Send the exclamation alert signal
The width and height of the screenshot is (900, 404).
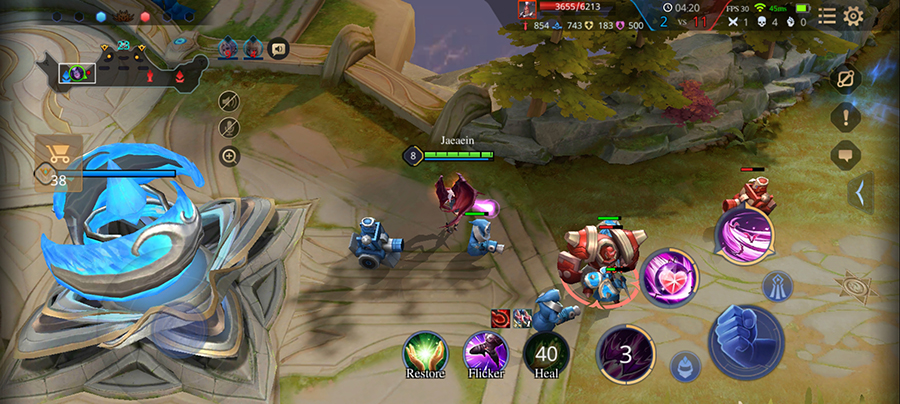(x=845, y=116)
